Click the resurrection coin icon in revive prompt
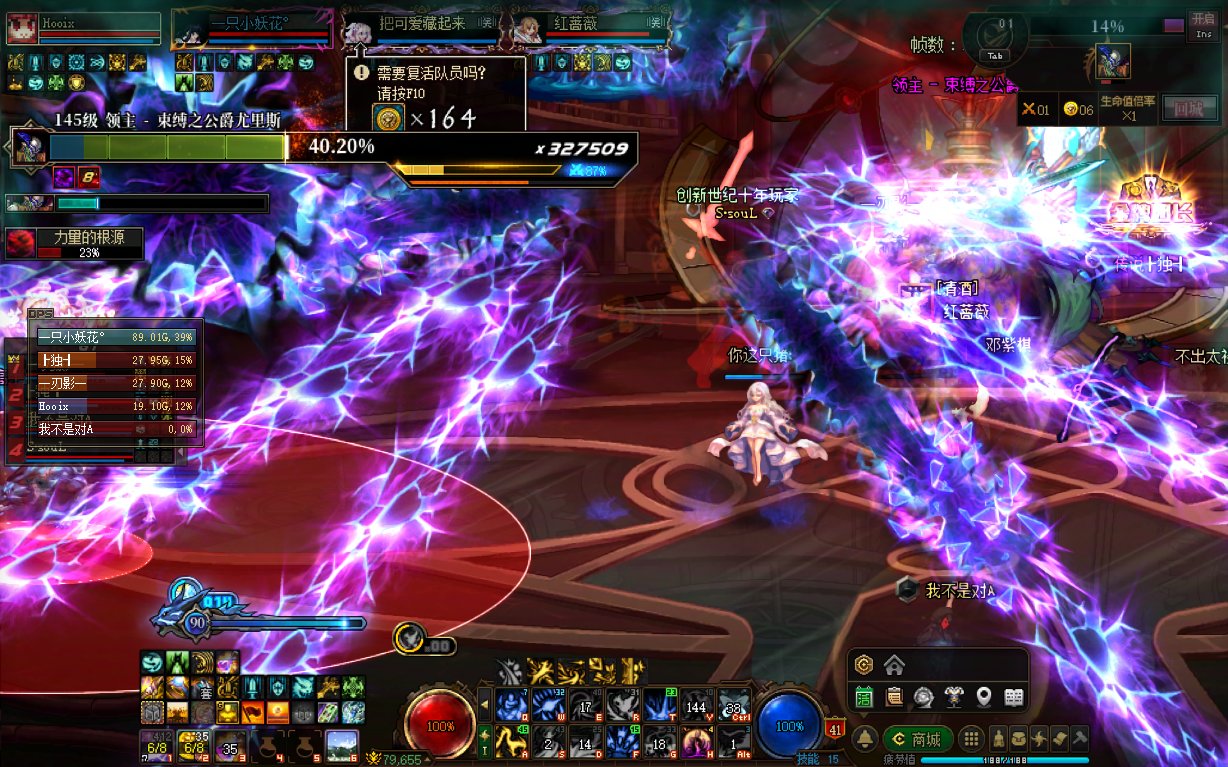 click(387, 118)
